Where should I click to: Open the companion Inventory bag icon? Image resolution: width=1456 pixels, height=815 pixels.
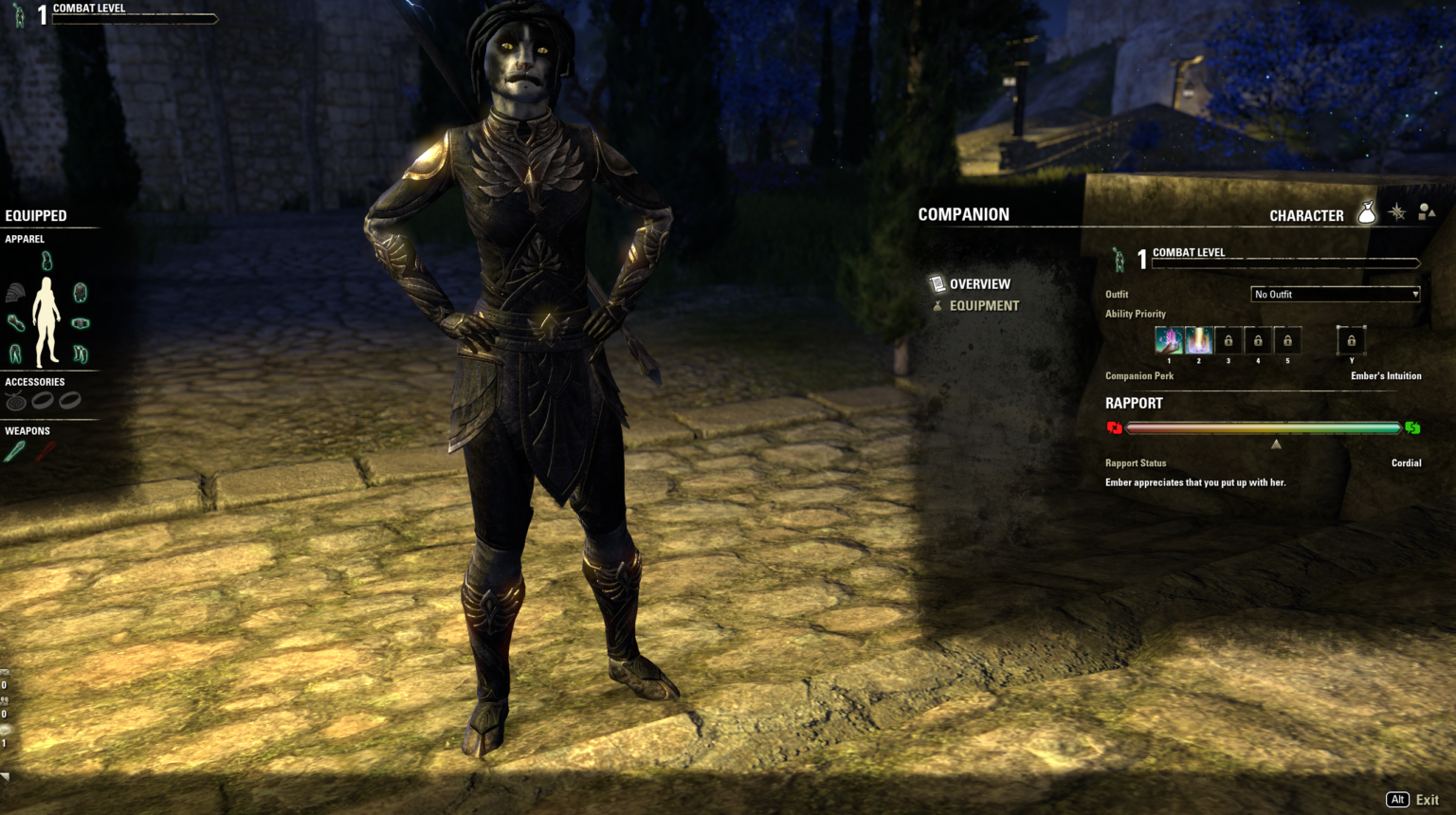point(1365,215)
